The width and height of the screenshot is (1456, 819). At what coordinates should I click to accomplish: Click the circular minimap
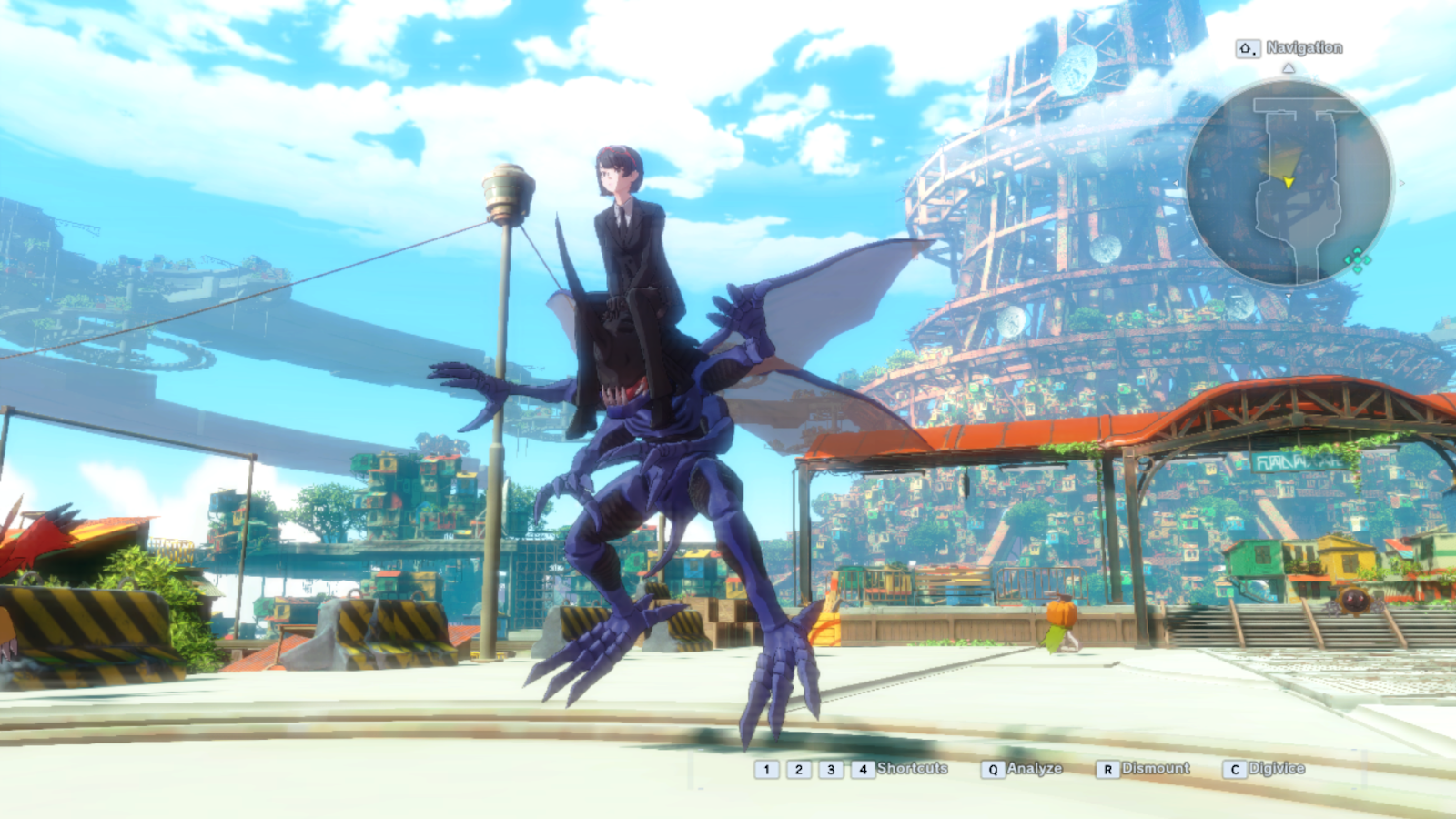pos(1289,182)
